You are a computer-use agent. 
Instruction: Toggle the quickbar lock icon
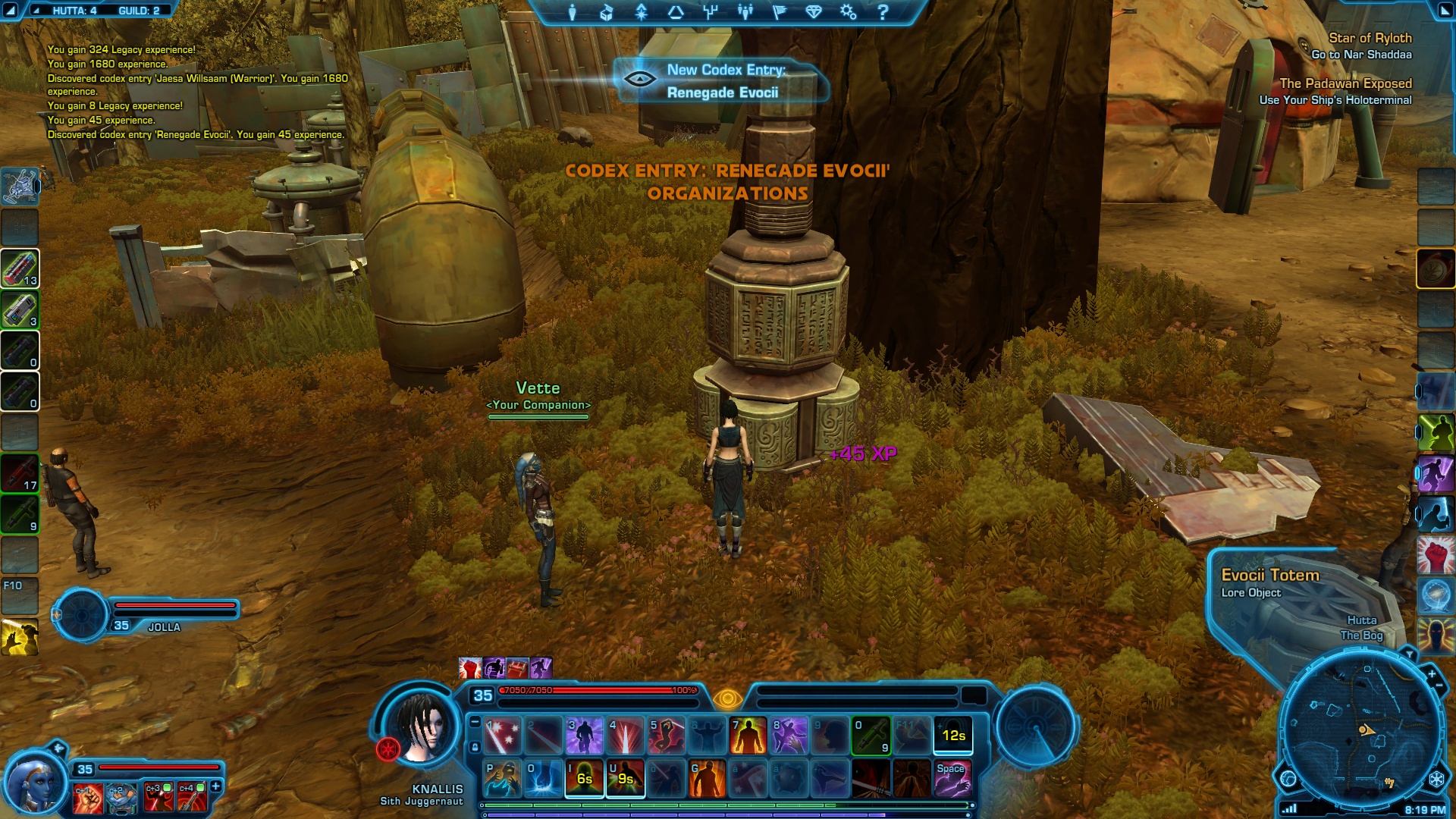coord(475,747)
